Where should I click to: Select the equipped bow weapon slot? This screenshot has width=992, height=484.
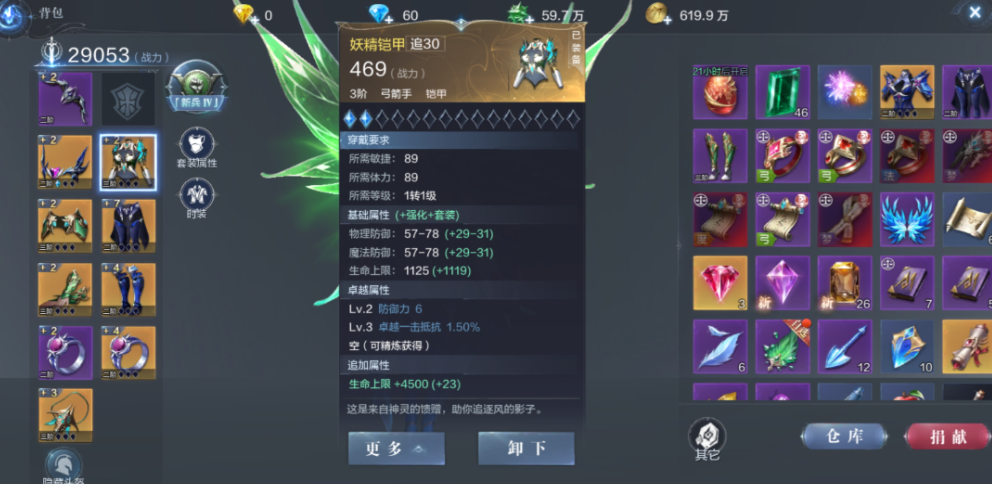65,98
